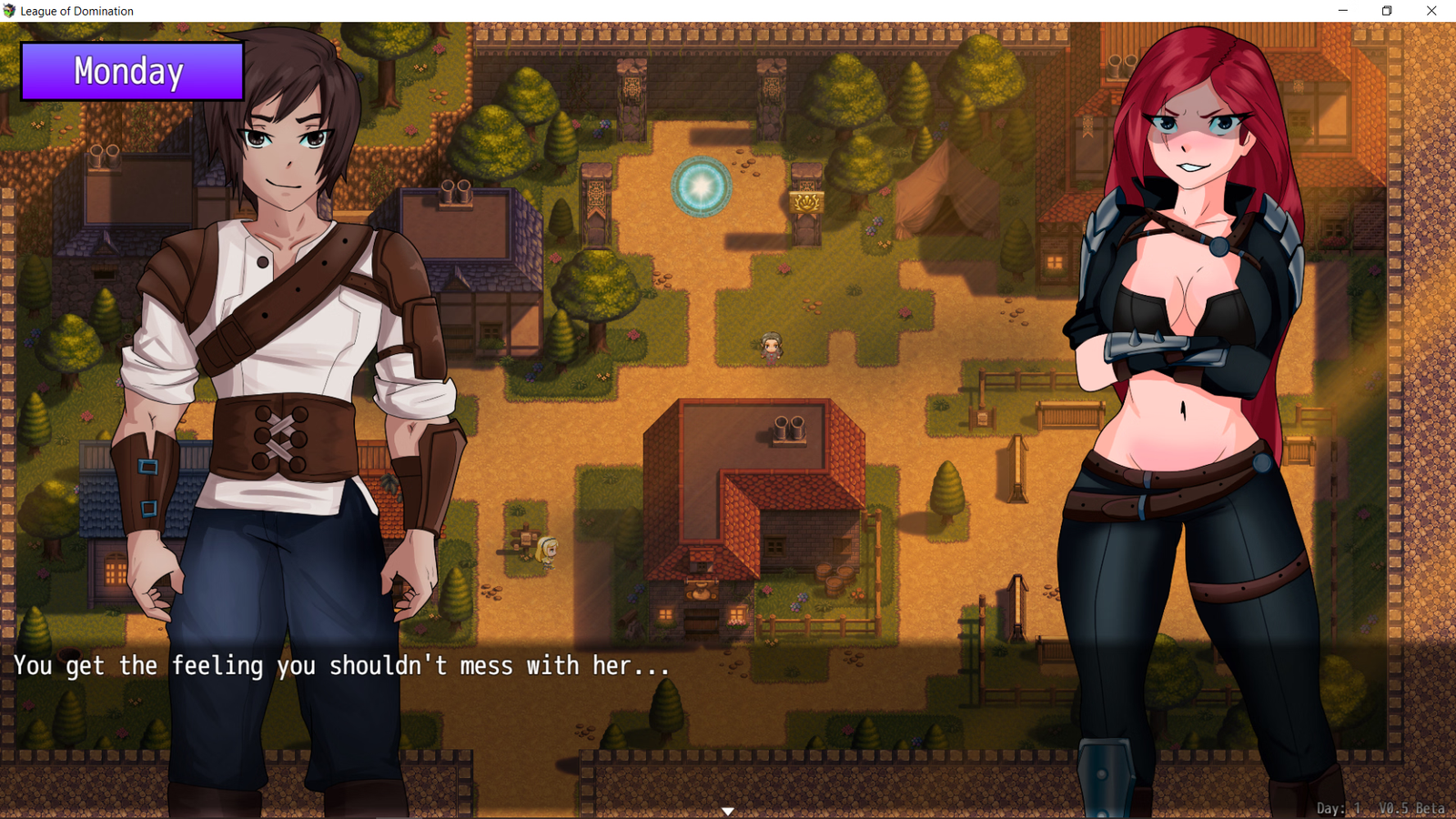Restore down the game window
This screenshot has width=1456, height=819.
[1387, 11]
